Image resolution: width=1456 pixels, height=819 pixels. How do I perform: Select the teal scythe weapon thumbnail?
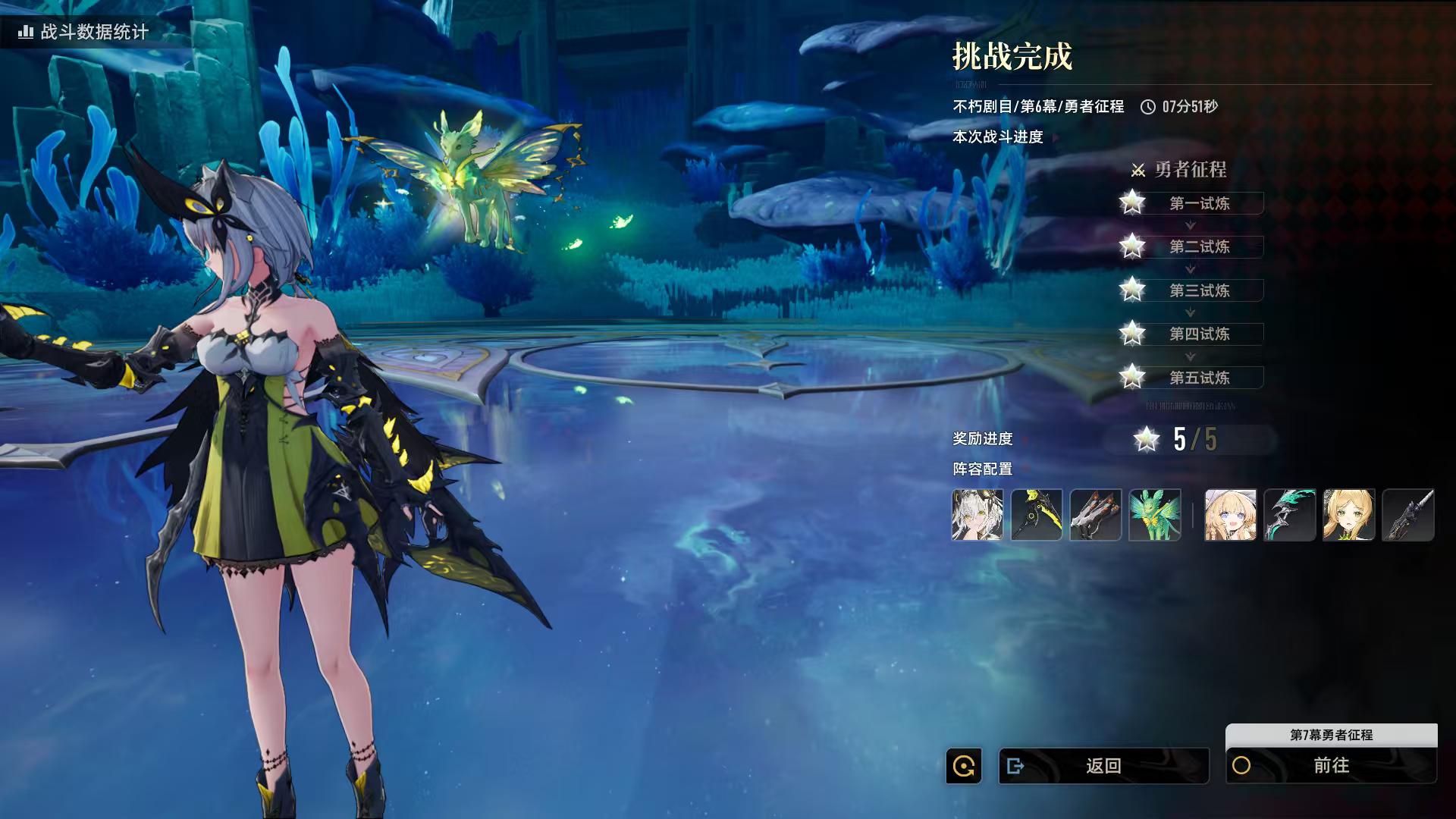tap(1289, 515)
